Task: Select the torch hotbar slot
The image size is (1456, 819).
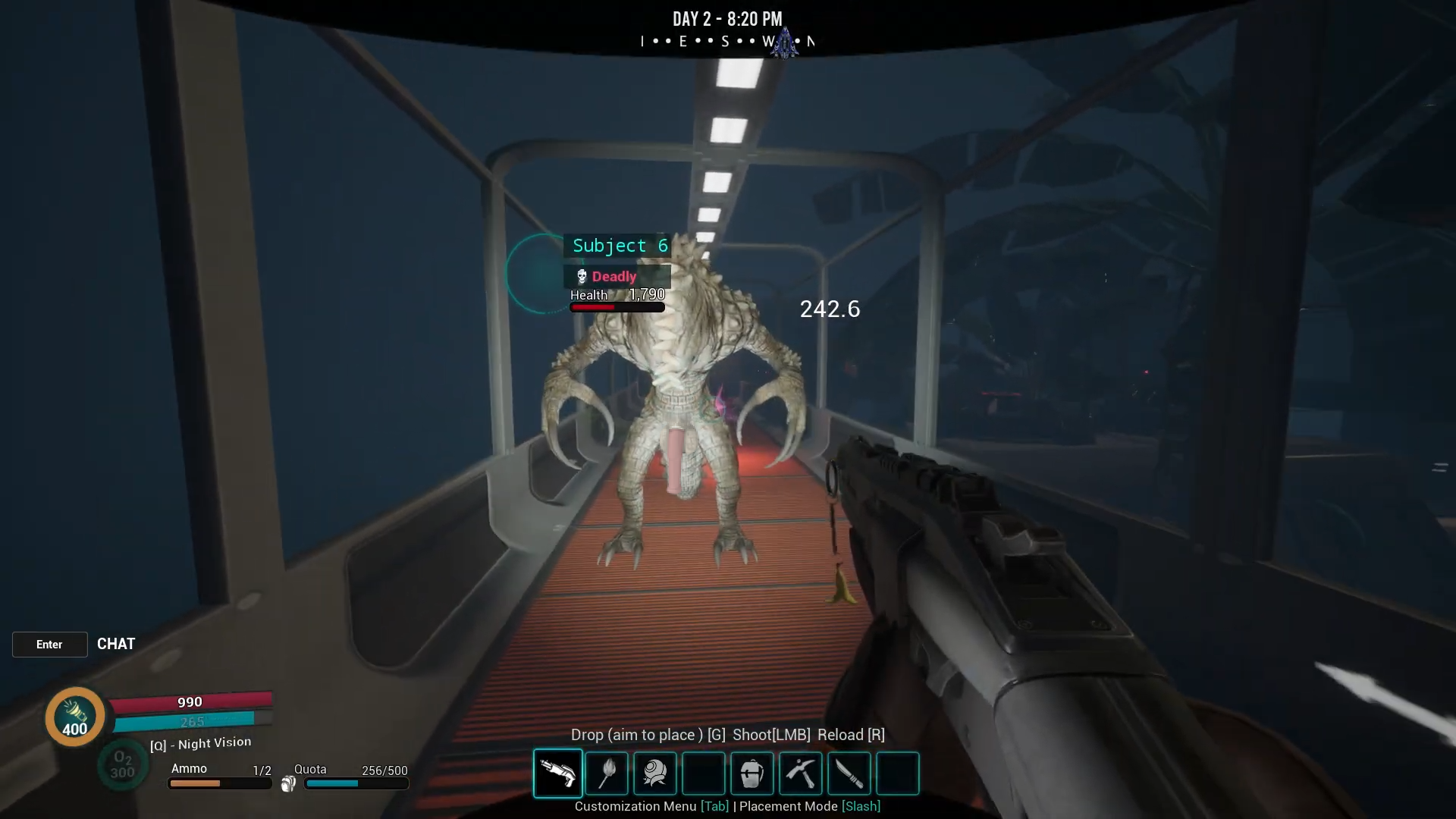Action: pos(607,773)
